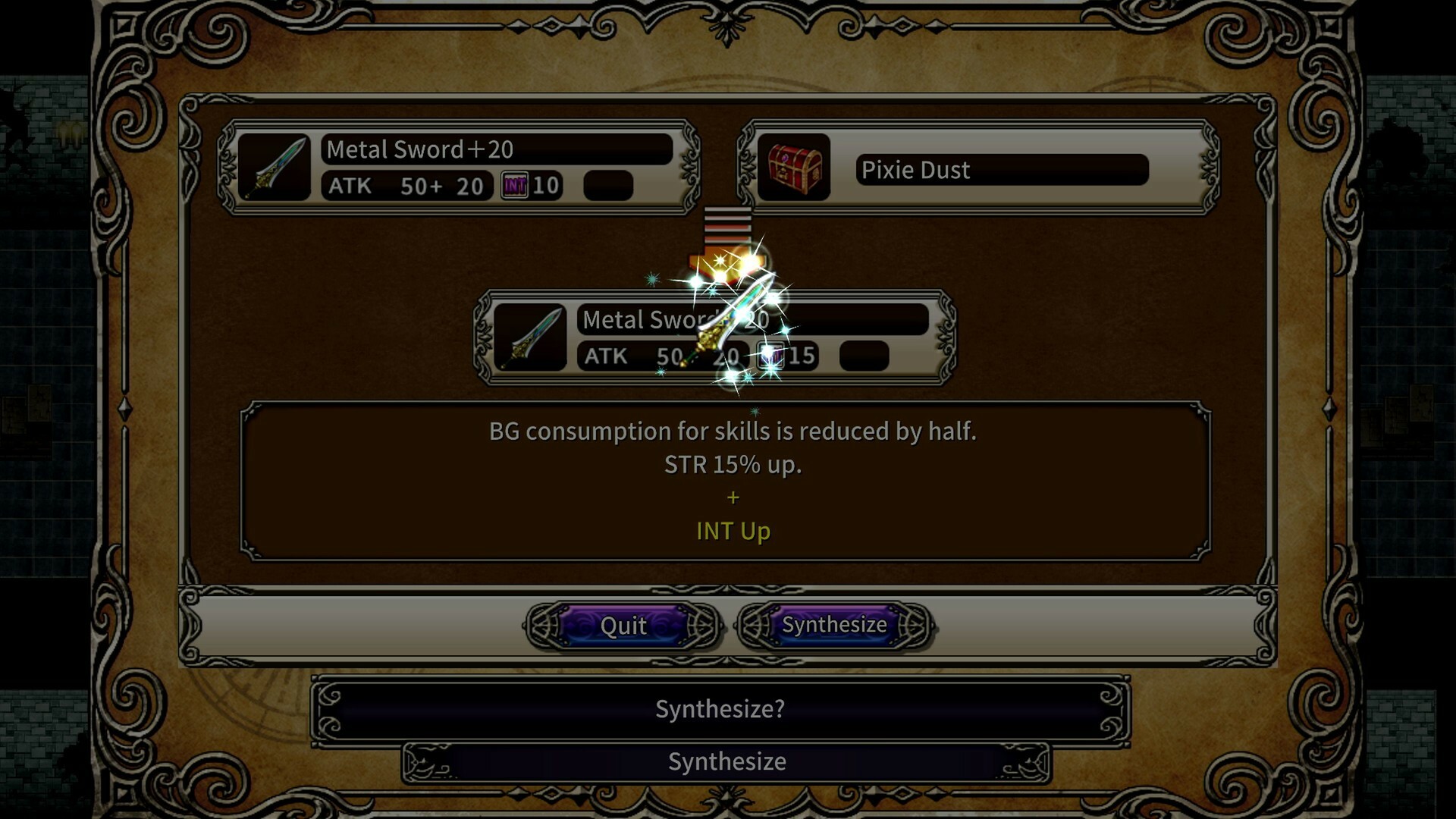Click the INT 10 indicator to toggle it

pos(531,186)
